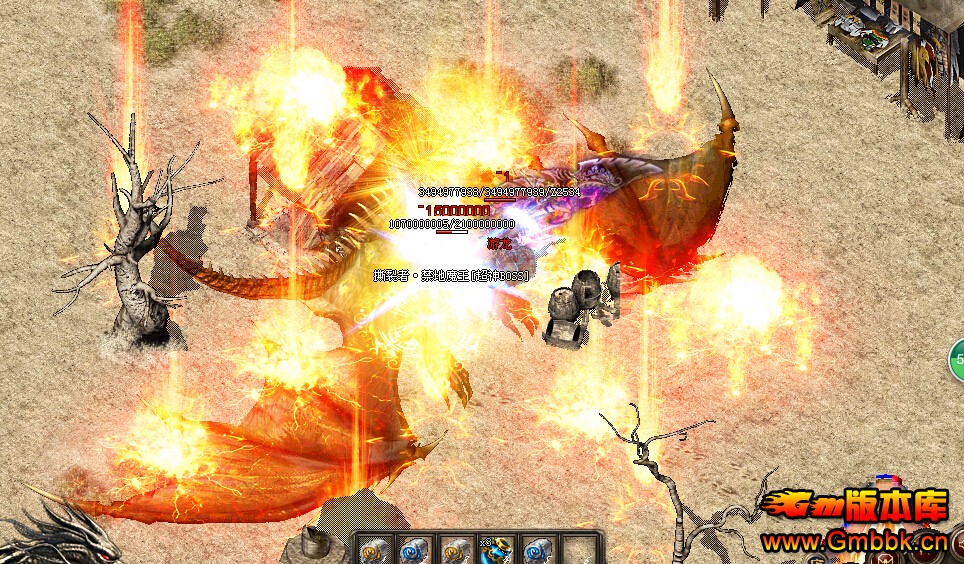Use the blue scroll beside the empty hotbar slot
This screenshot has height=564, width=964.
[x=538, y=550]
